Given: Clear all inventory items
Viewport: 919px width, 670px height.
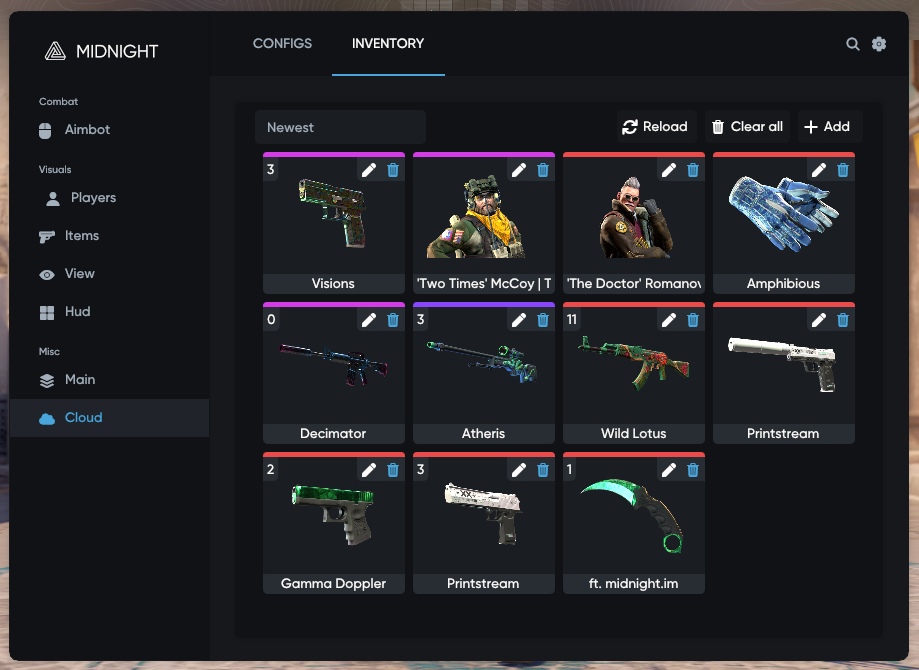Looking at the screenshot, I should (x=747, y=127).
